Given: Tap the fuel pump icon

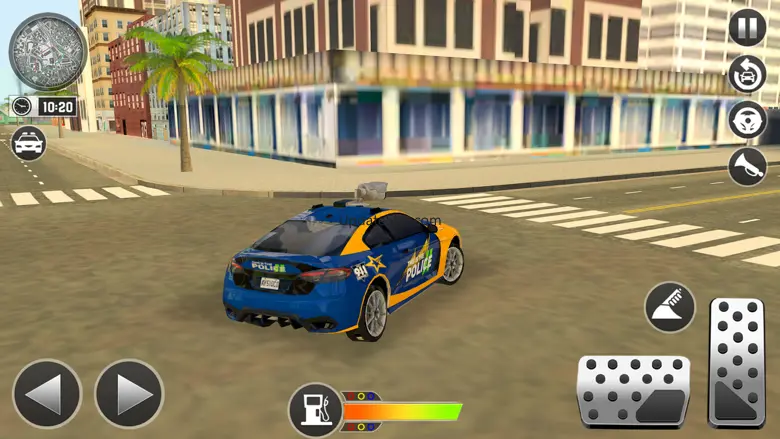Looking at the screenshot, I should coord(316,410).
